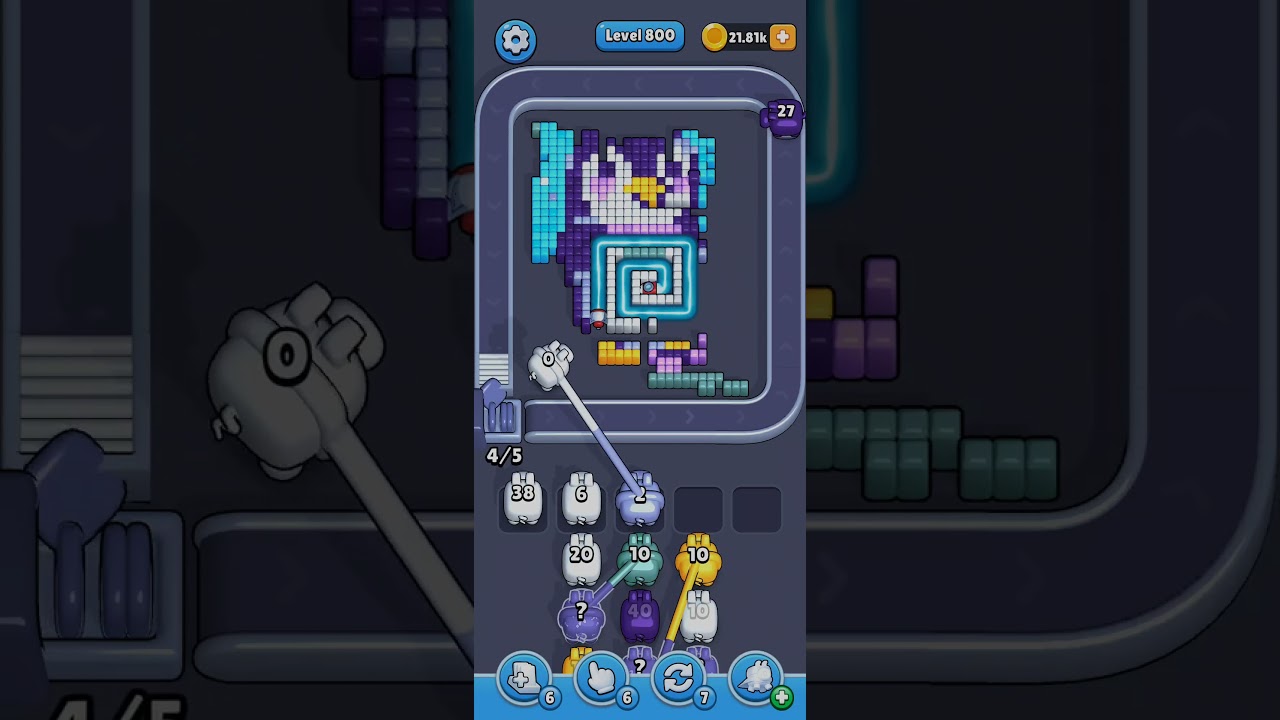Open the settings gear icon
This screenshot has width=1280, height=720.
click(516, 37)
